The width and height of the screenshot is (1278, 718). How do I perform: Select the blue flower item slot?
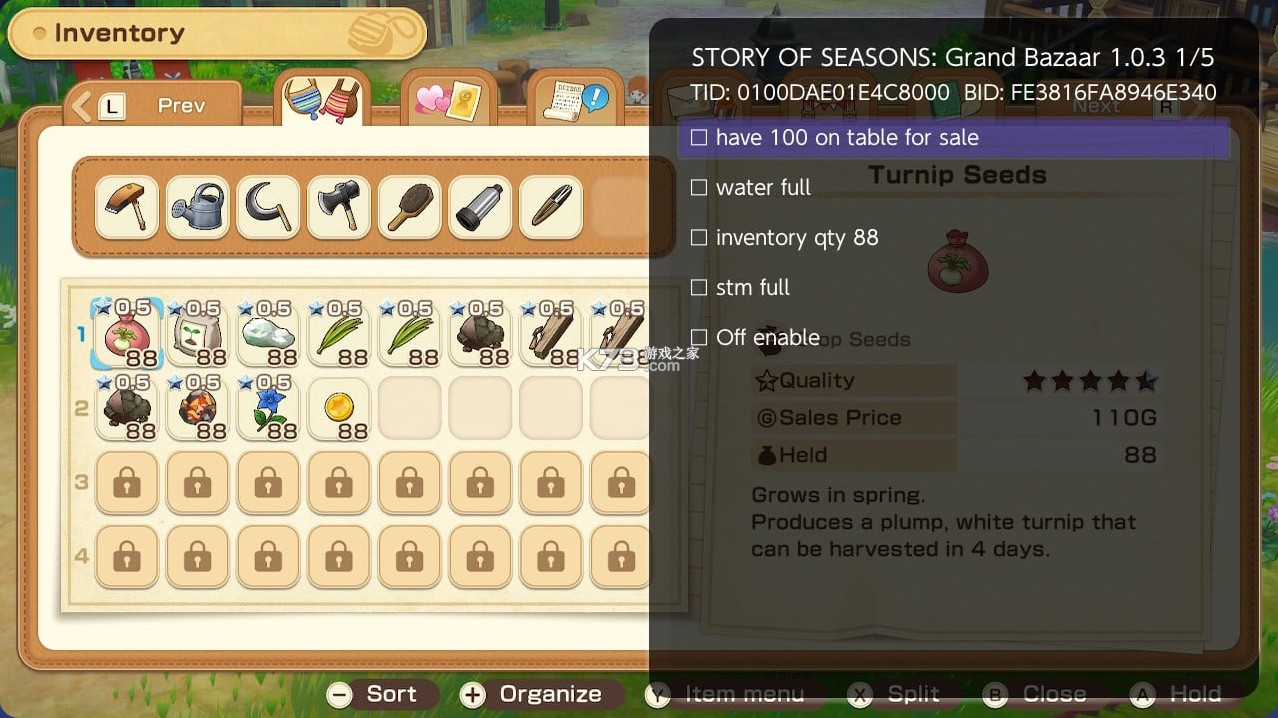269,408
